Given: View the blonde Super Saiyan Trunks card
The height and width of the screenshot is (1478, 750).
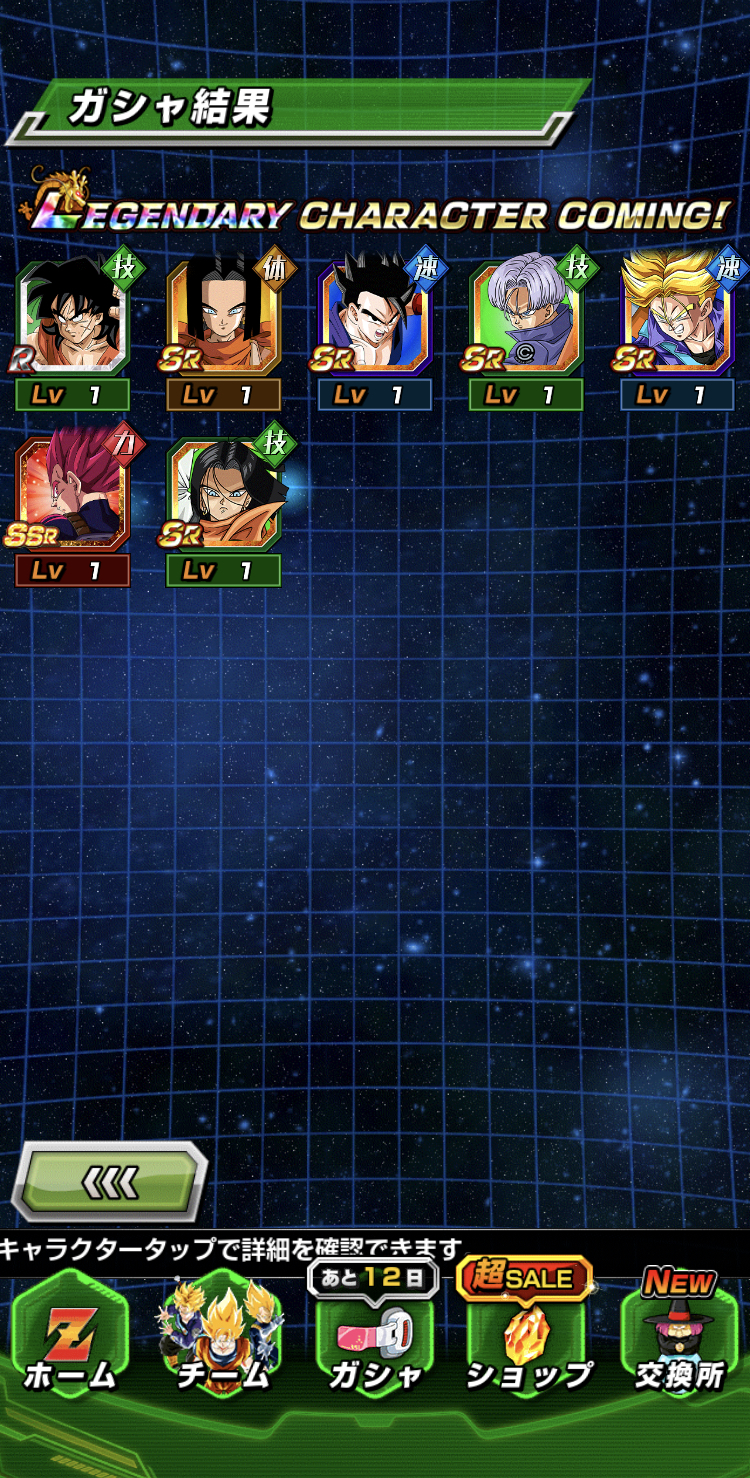Looking at the screenshot, I should coord(677,318).
